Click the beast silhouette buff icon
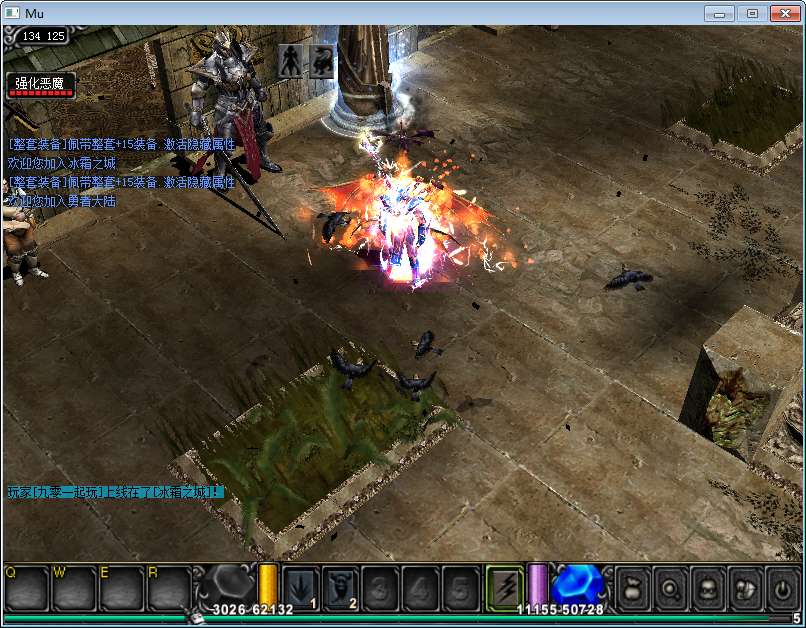806x628 pixels. tap(322, 60)
